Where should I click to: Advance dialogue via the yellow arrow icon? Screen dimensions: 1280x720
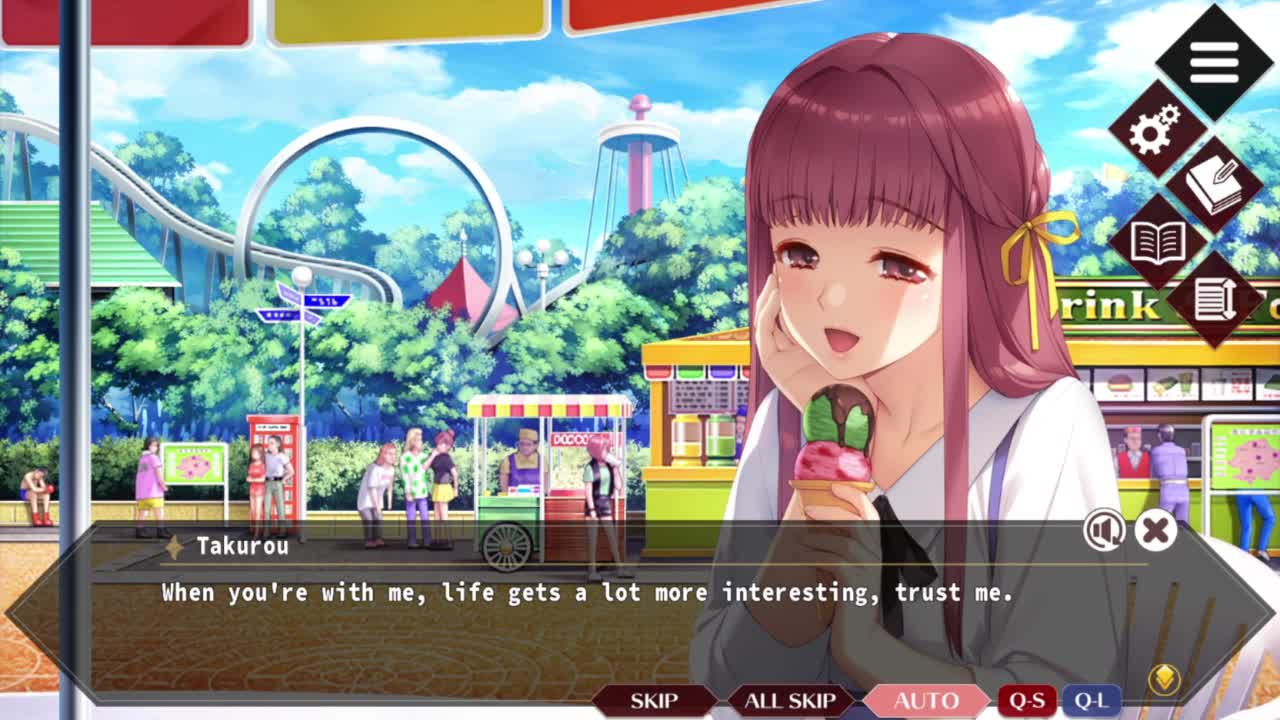pos(1164,680)
